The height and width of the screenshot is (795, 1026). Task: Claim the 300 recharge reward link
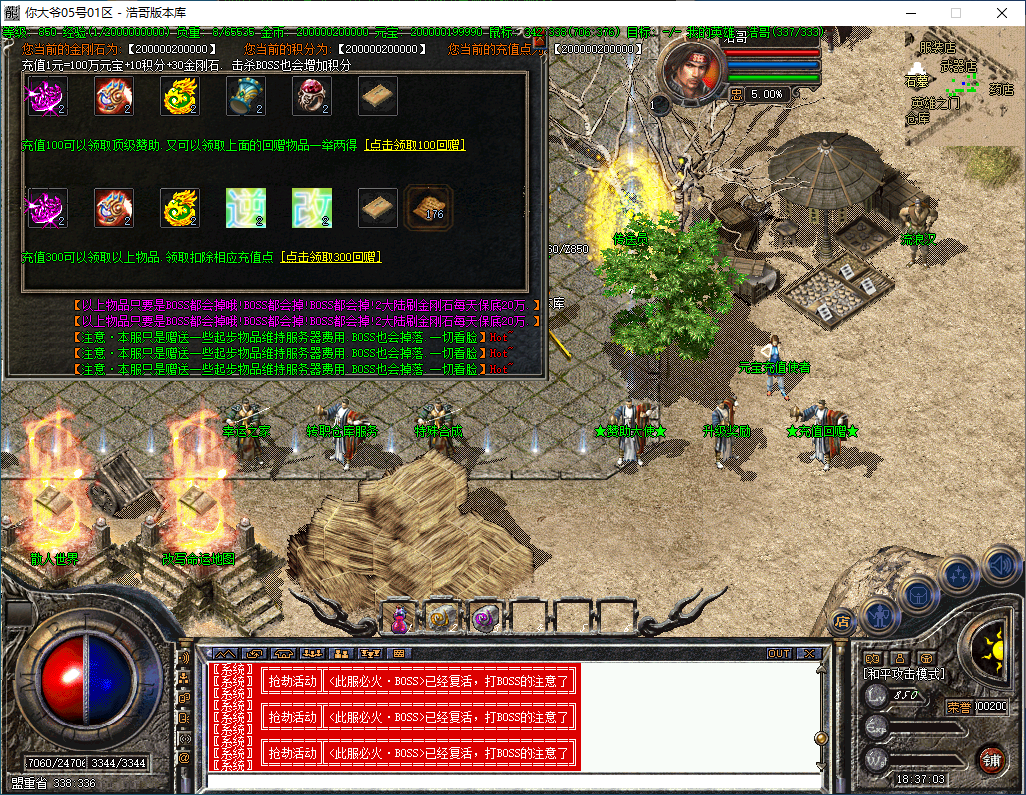coord(331,257)
